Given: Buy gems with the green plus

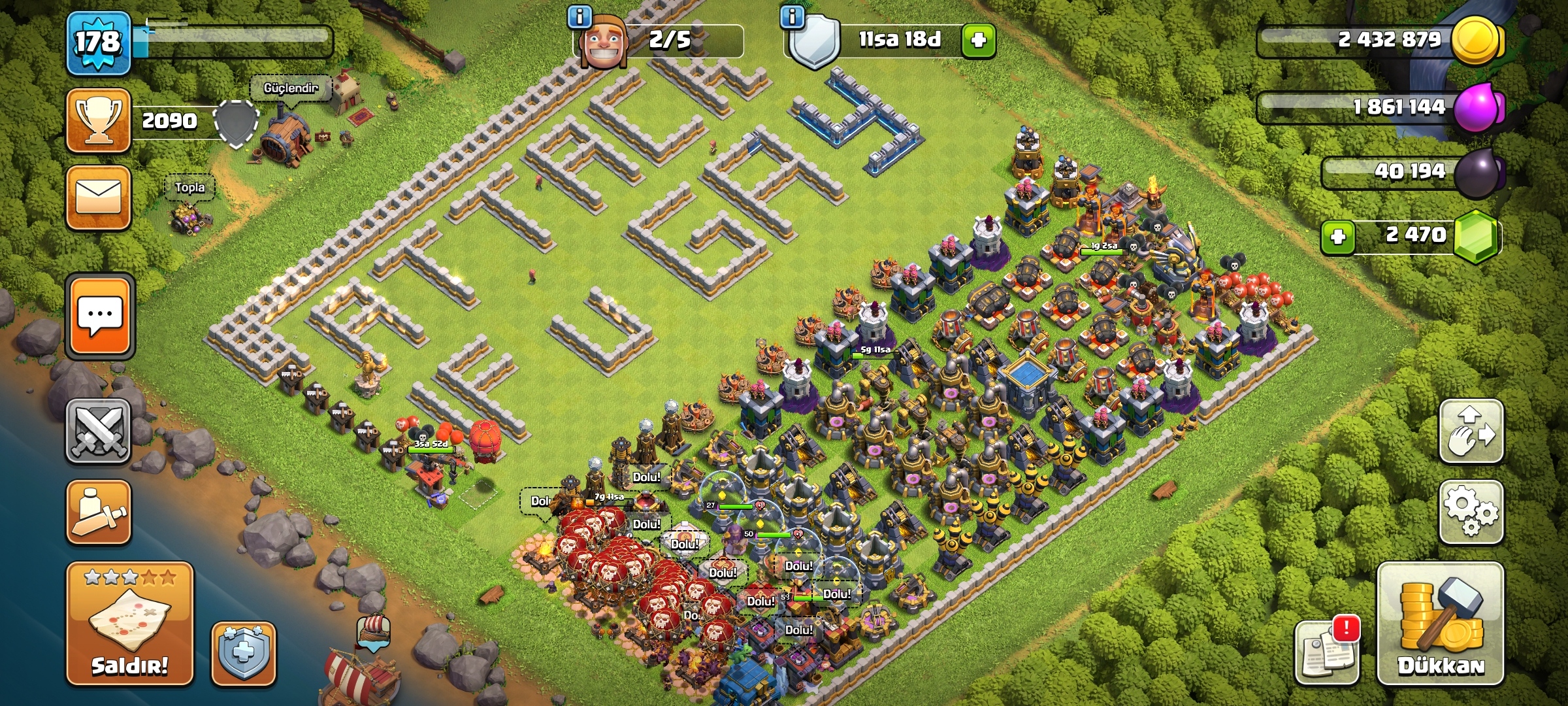Looking at the screenshot, I should [1337, 236].
